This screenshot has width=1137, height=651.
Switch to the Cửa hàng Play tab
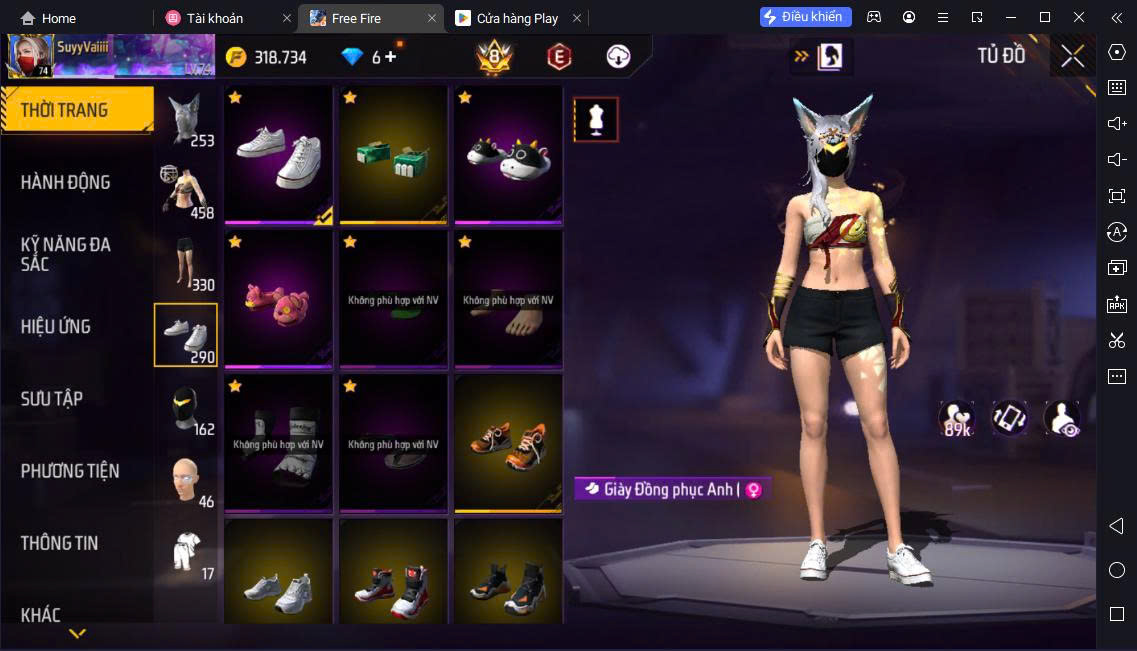point(517,18)
